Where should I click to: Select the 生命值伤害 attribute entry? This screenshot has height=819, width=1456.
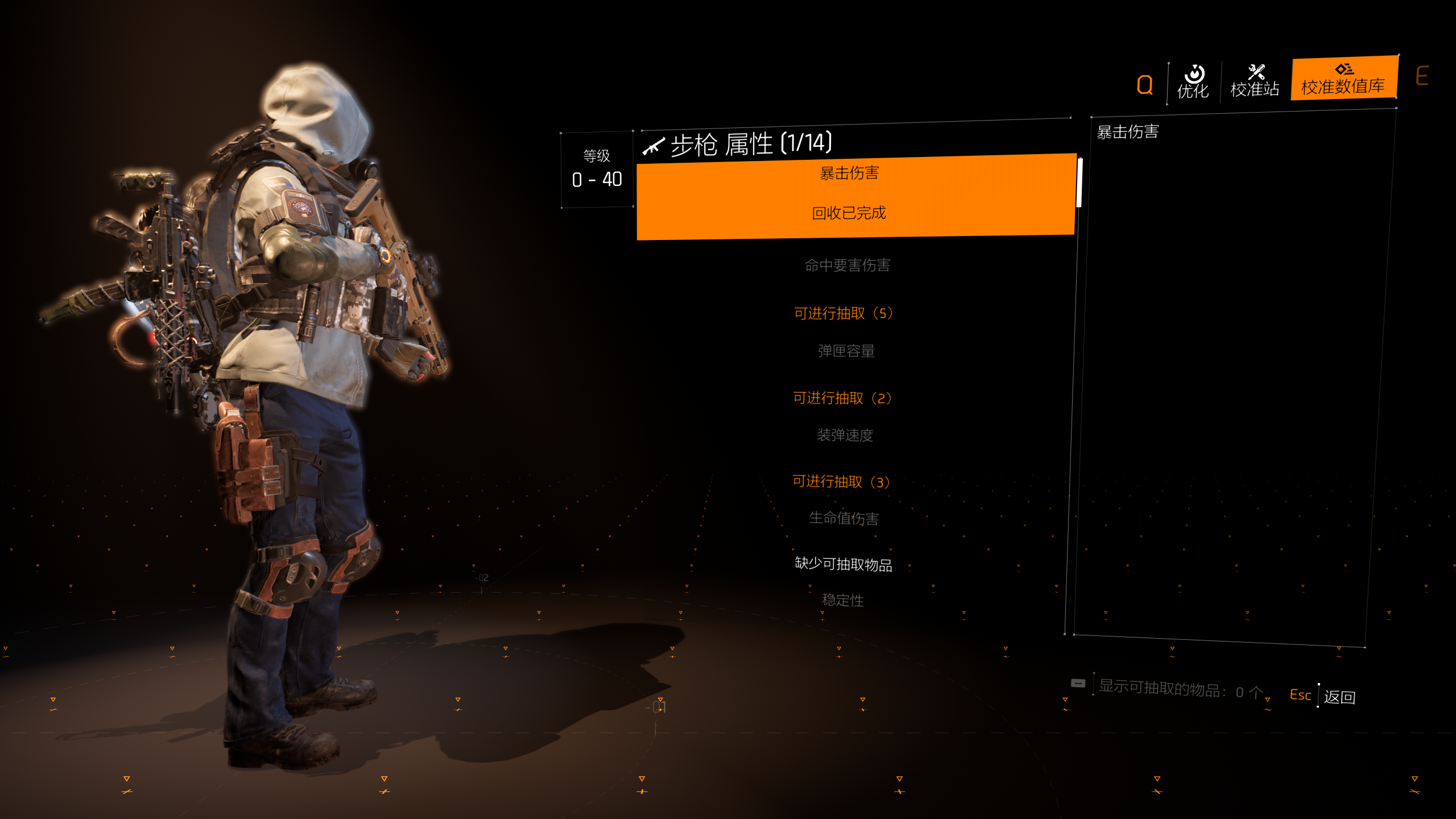coord(844,518)
